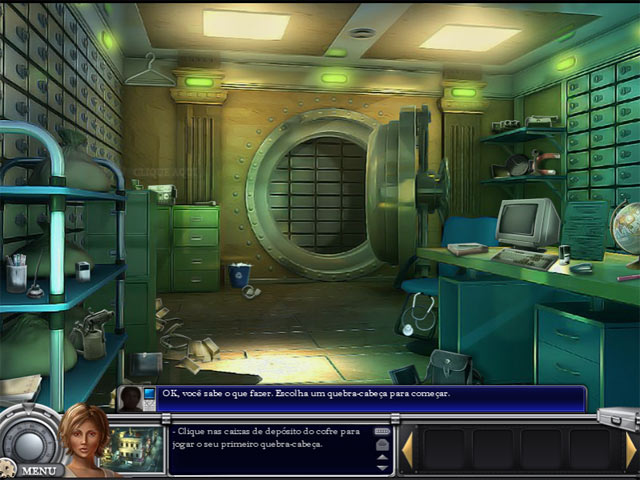Open the location thumbnail picture
Image resolution: width=640 pixels, height=480 pixels.
click(x=132, y=445)
